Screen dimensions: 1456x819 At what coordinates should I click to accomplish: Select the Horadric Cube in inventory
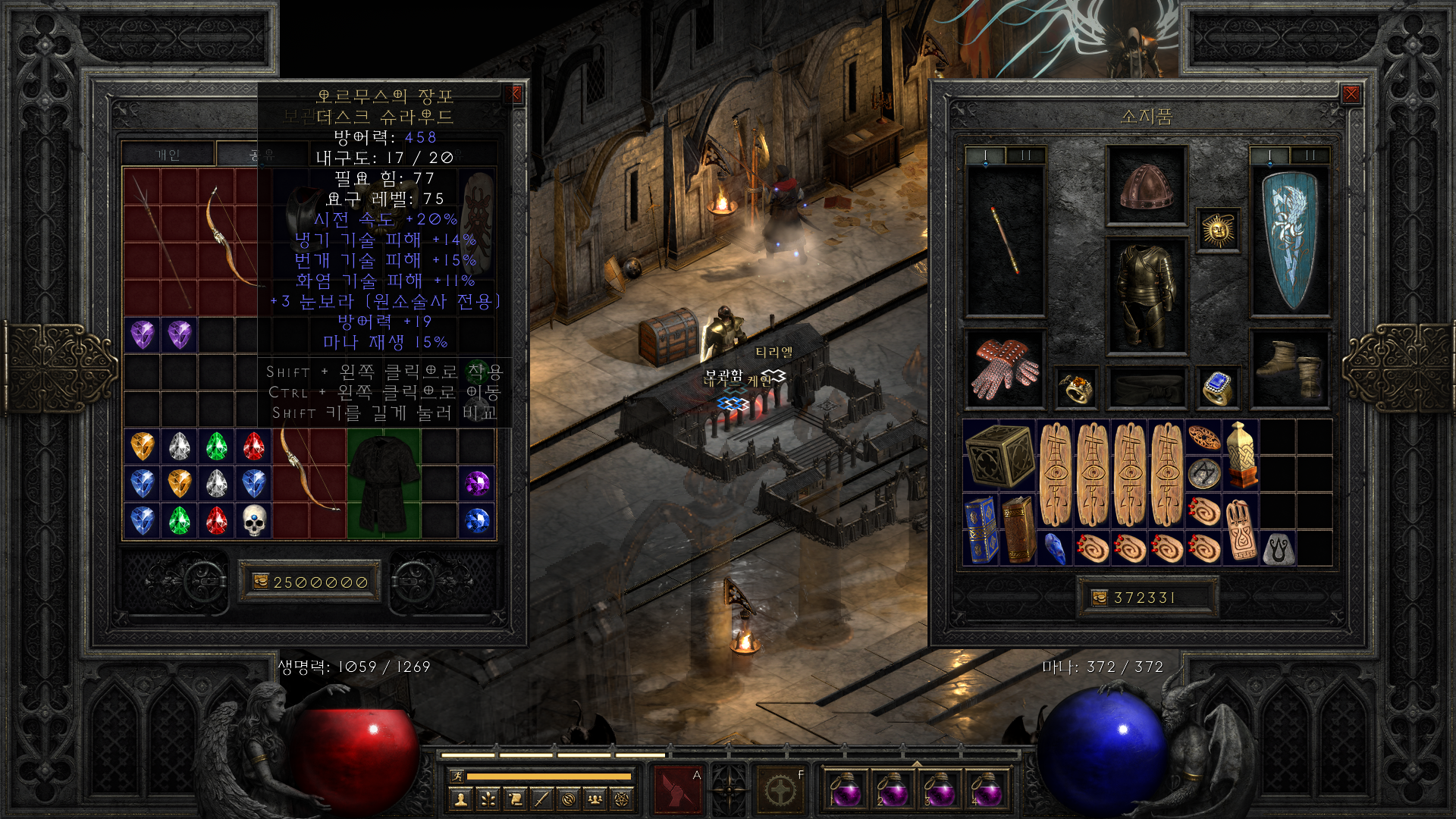point(999,455)
